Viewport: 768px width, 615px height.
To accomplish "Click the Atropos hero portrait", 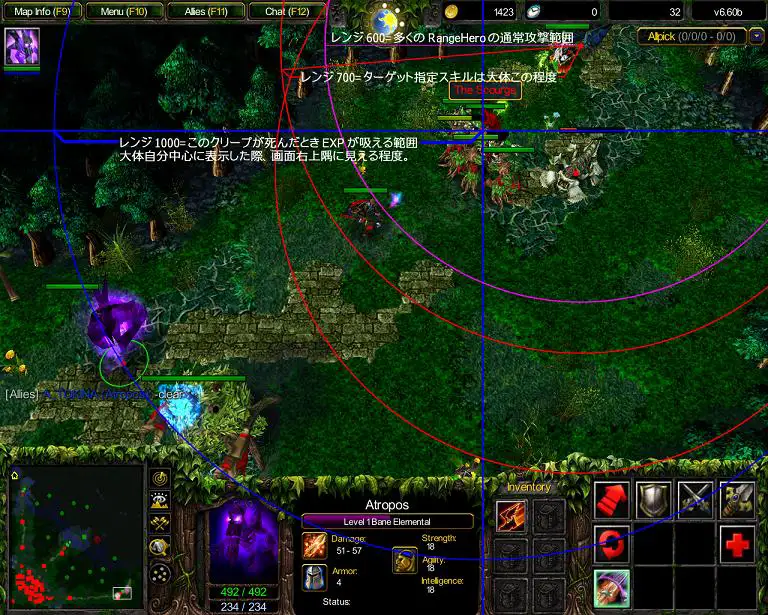I will pyautogui.click(x=242, y=540).
